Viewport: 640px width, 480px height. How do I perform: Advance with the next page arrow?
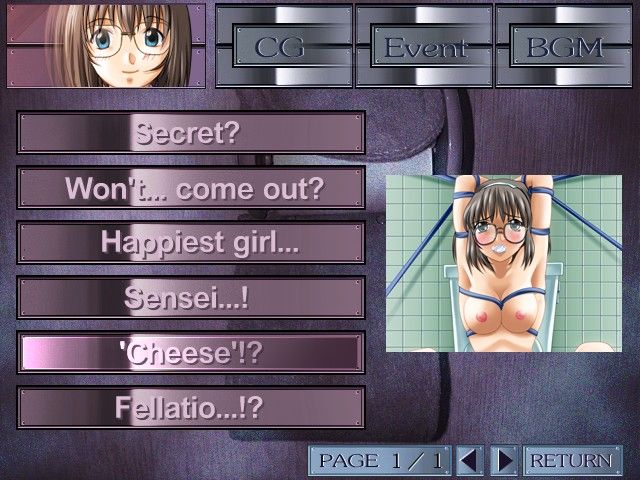click(x=506, y=460)
